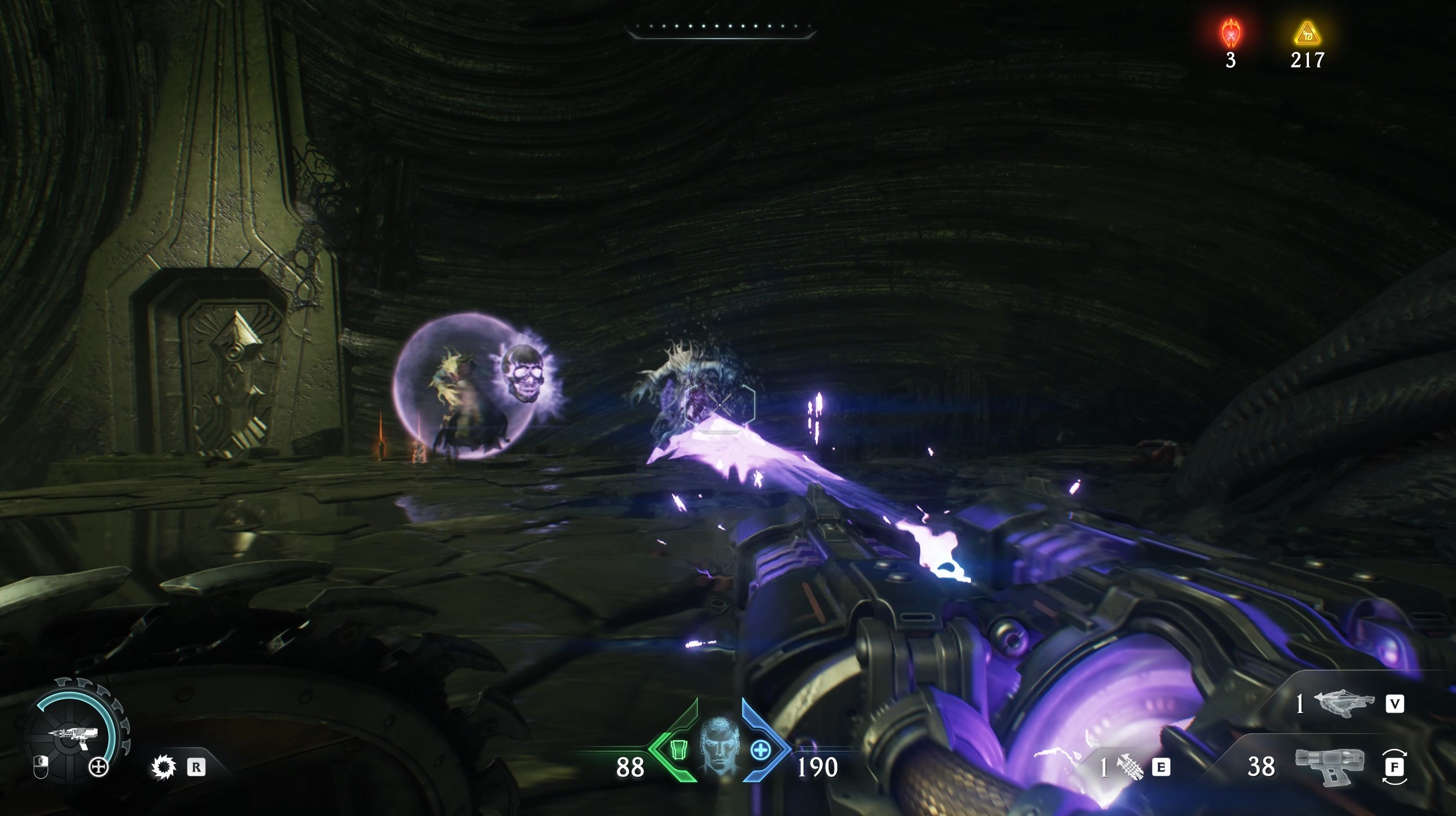Click the gold triangular currency icon
Screen dimensions: 1456x816
click(1307, 35)
